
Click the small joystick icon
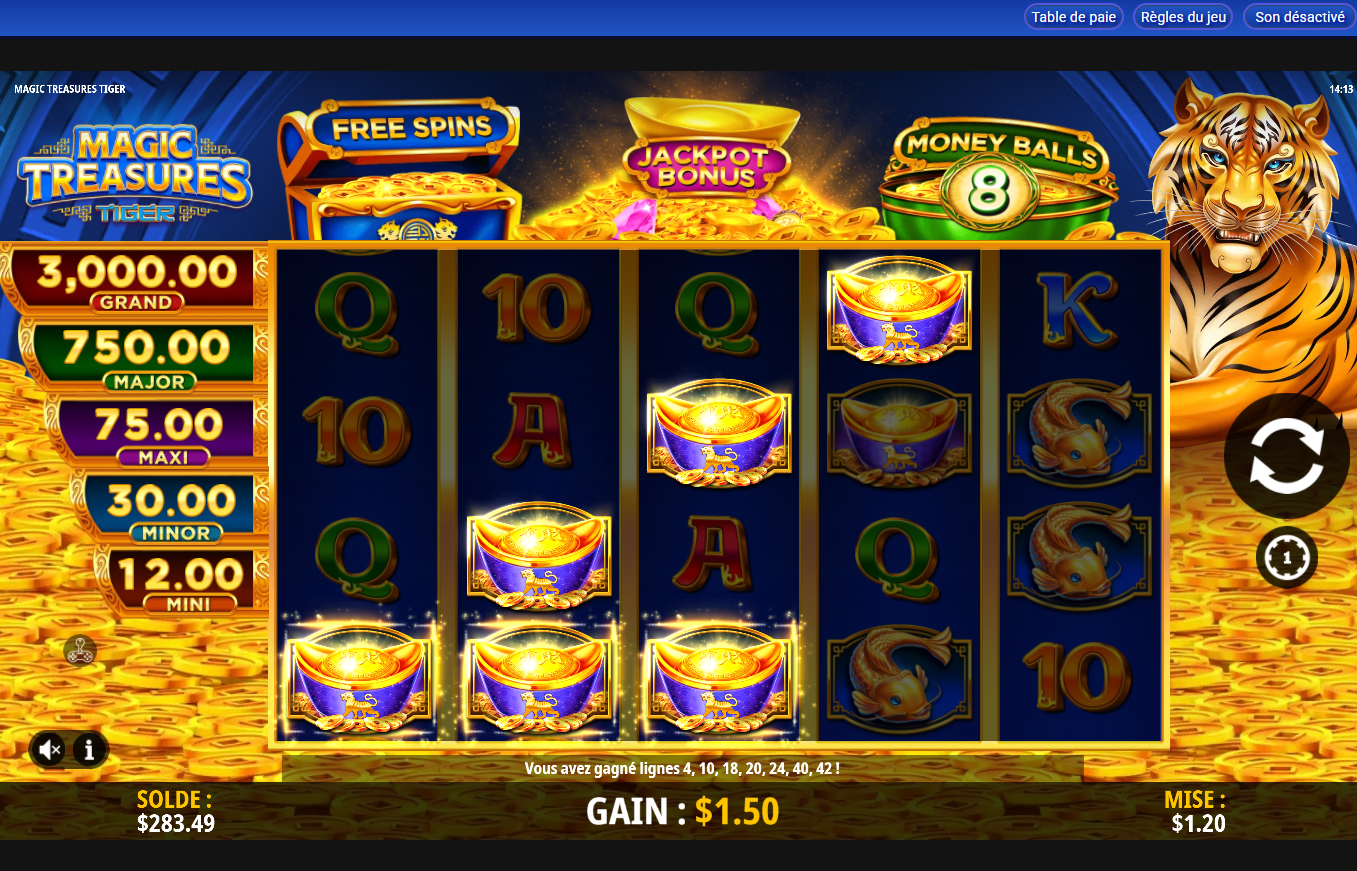(80, 651)
